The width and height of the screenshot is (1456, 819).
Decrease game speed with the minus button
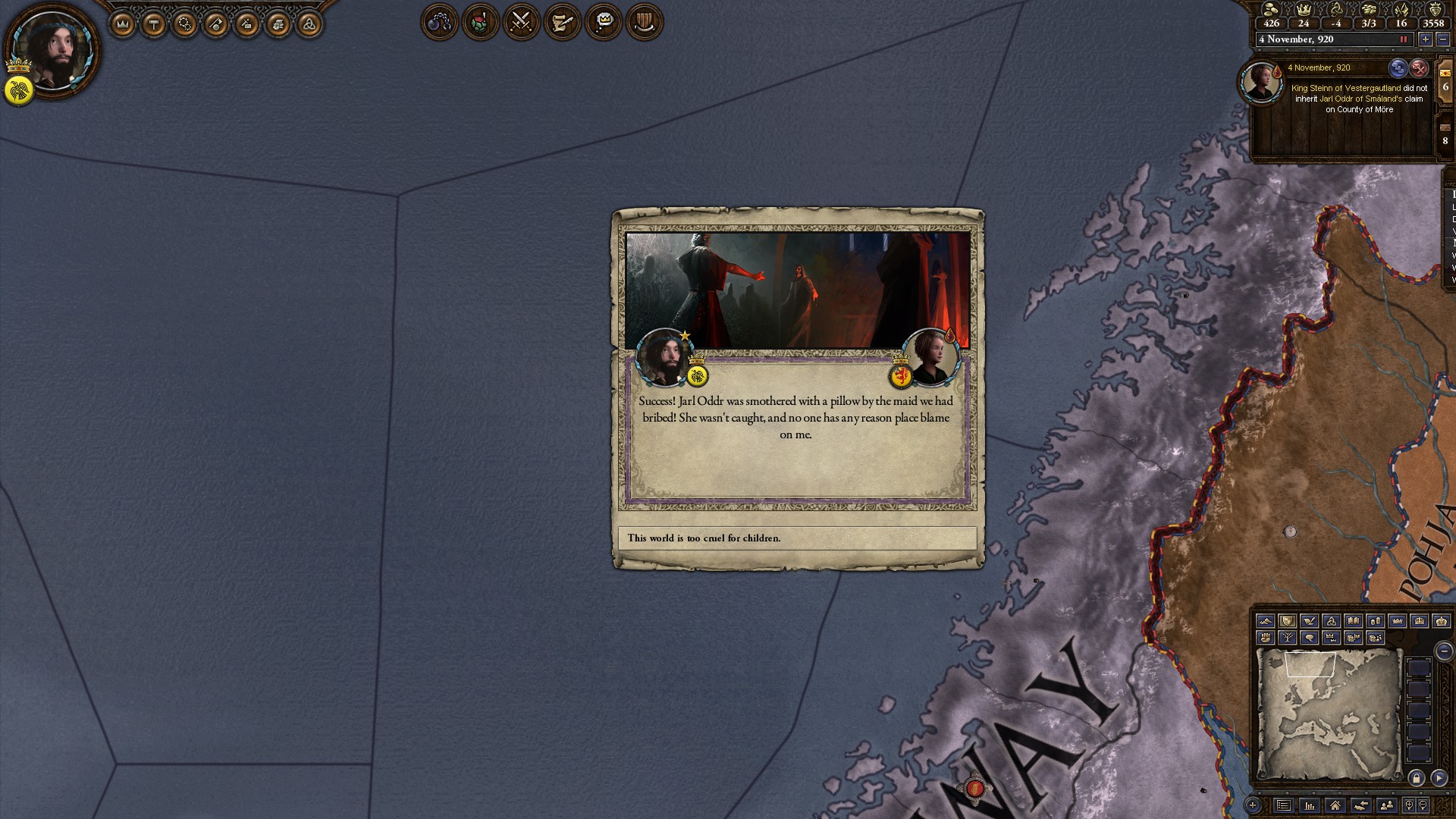coord(1442,39)
